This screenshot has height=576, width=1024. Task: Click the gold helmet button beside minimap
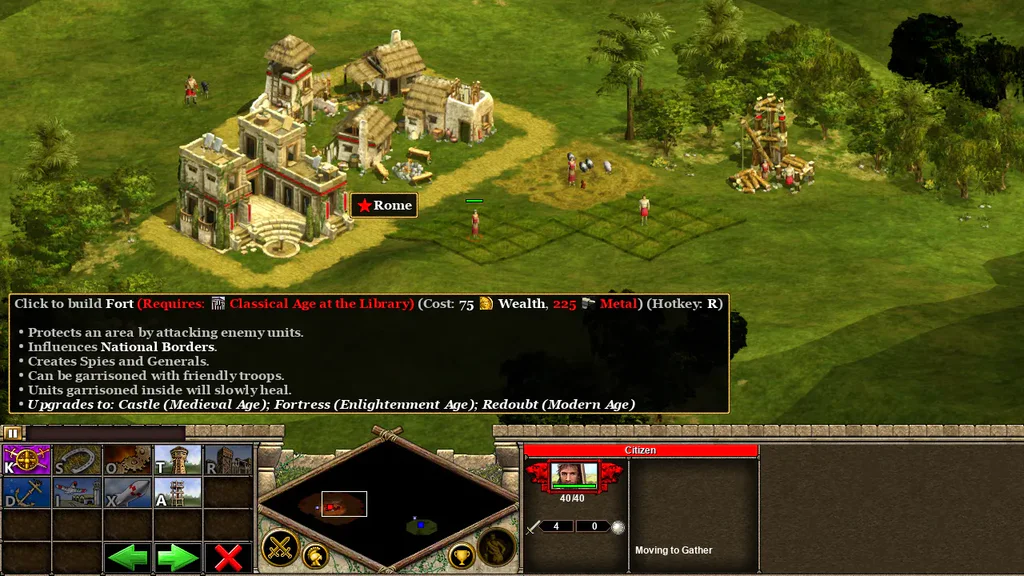[316, 556]
